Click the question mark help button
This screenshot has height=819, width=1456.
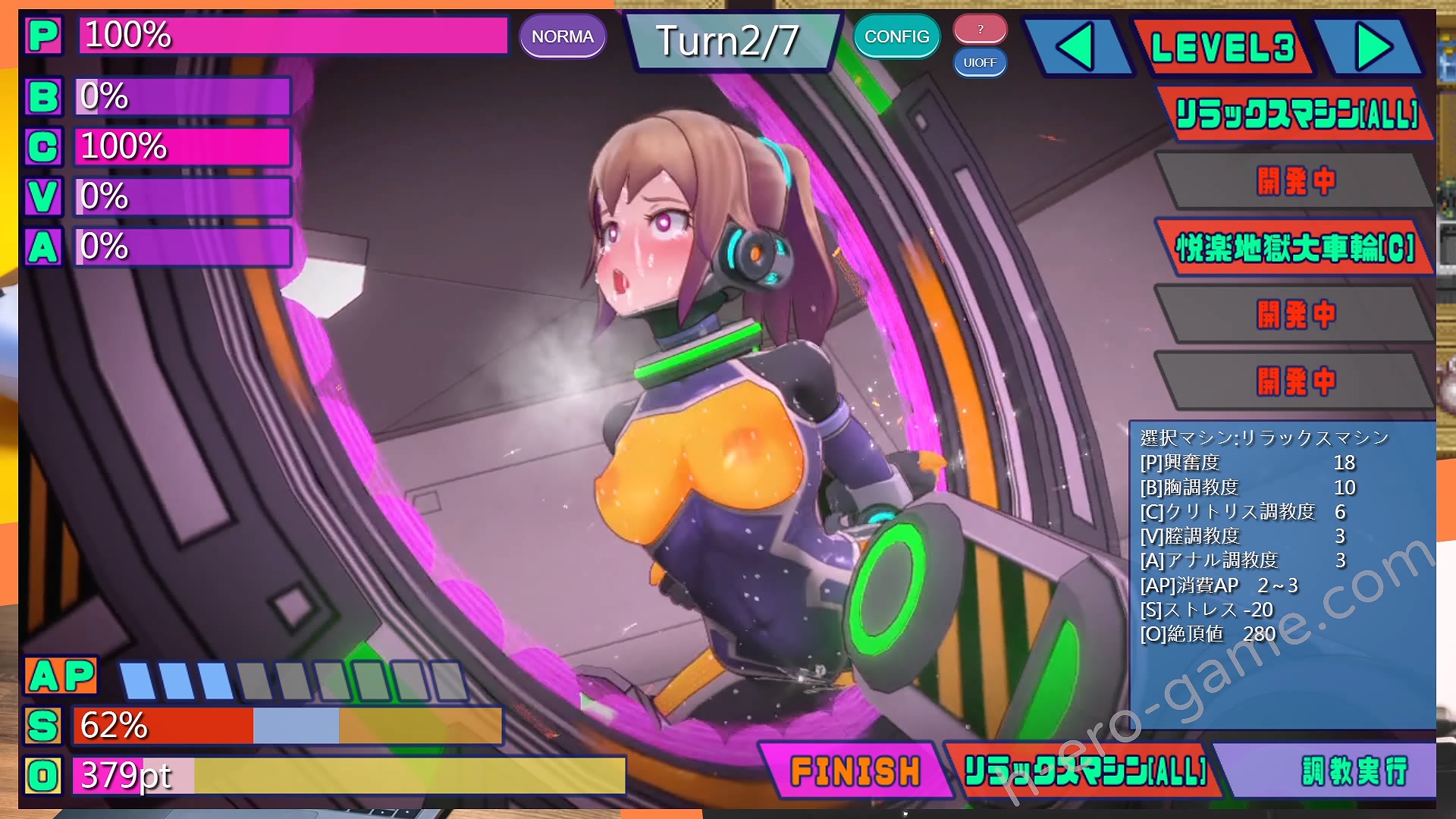click(980, 29)
